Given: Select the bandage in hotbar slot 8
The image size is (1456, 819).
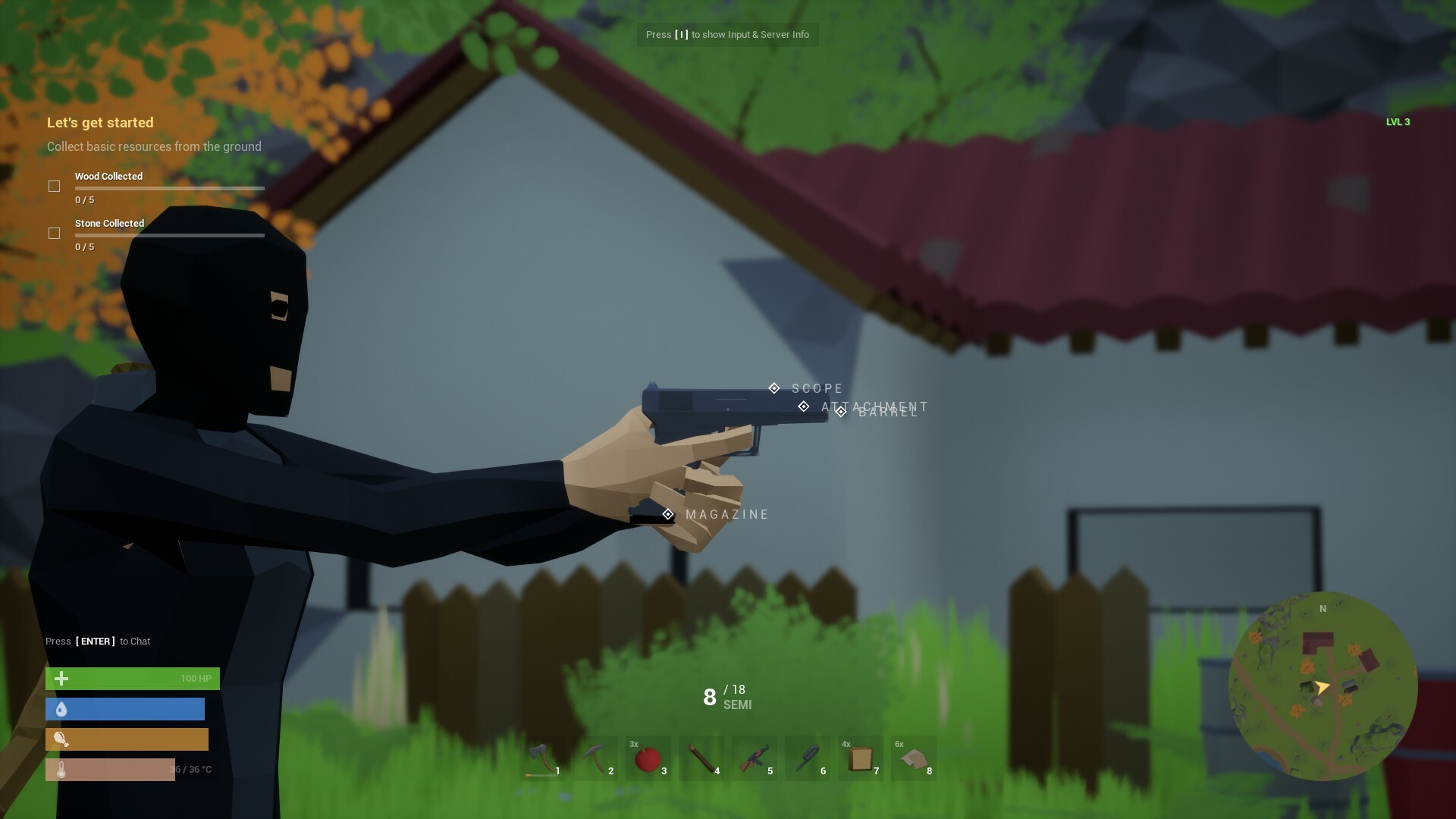Looking at the screenshot, I should pos(915,758).
